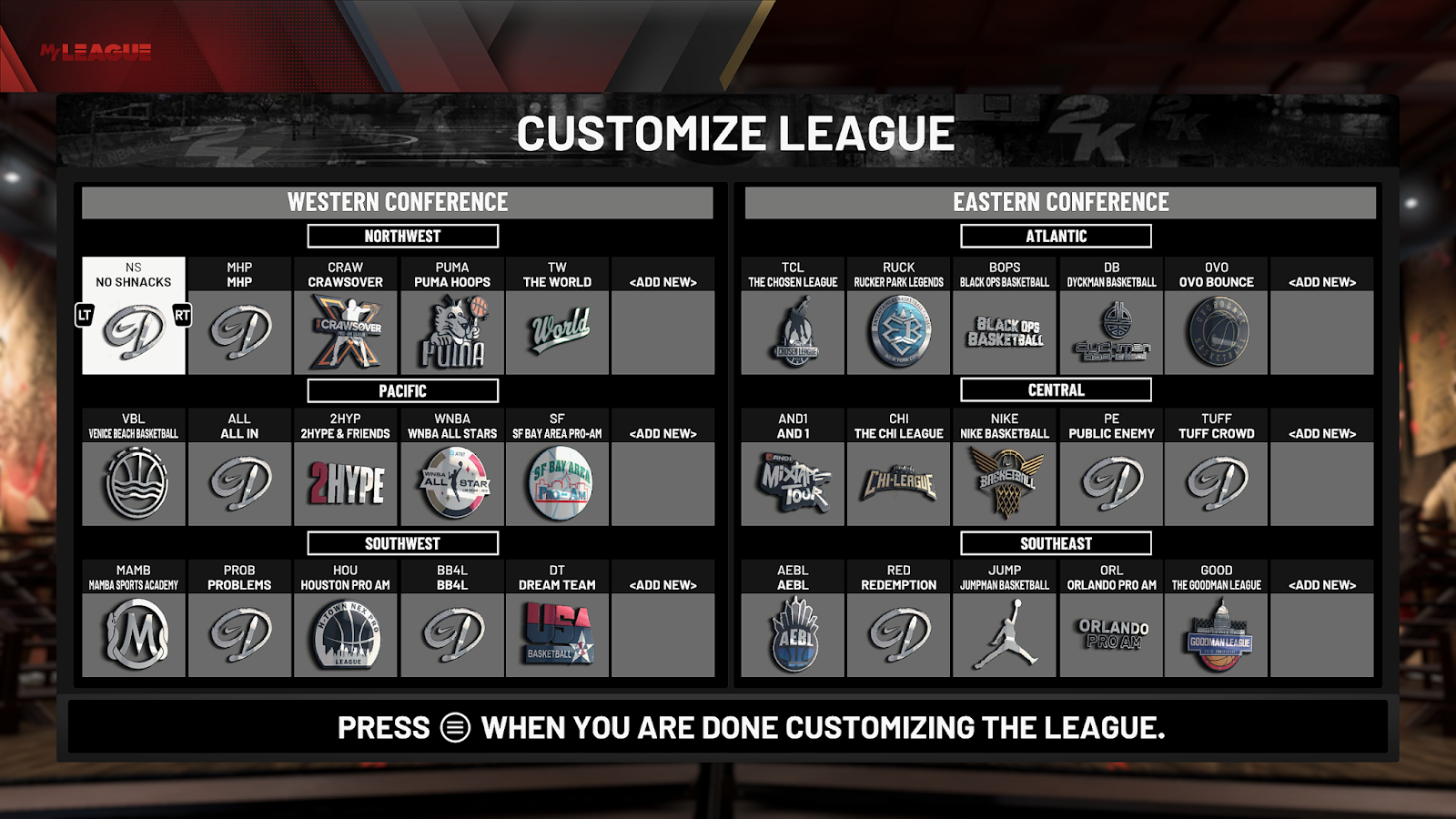Select the Puma Hoops logo
The image size is (1456, 819).
pos(452,330)
